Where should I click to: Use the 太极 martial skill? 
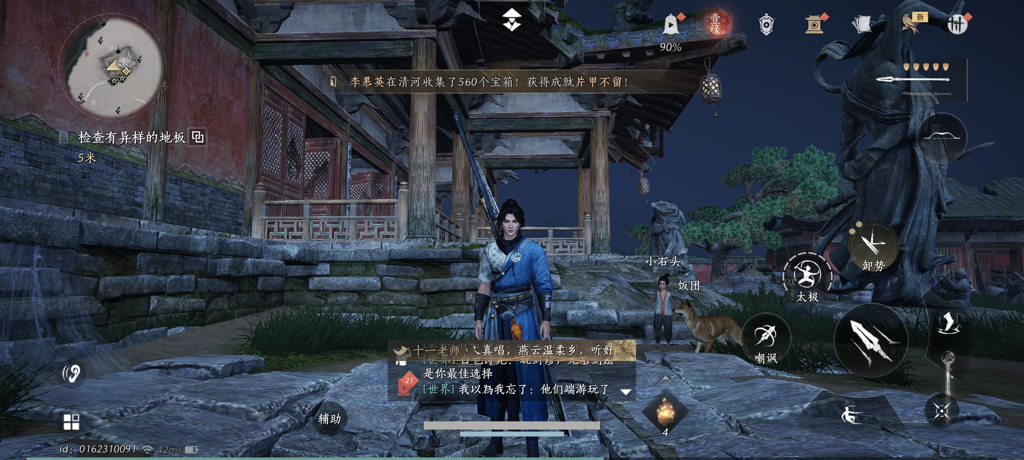point(807,274)
